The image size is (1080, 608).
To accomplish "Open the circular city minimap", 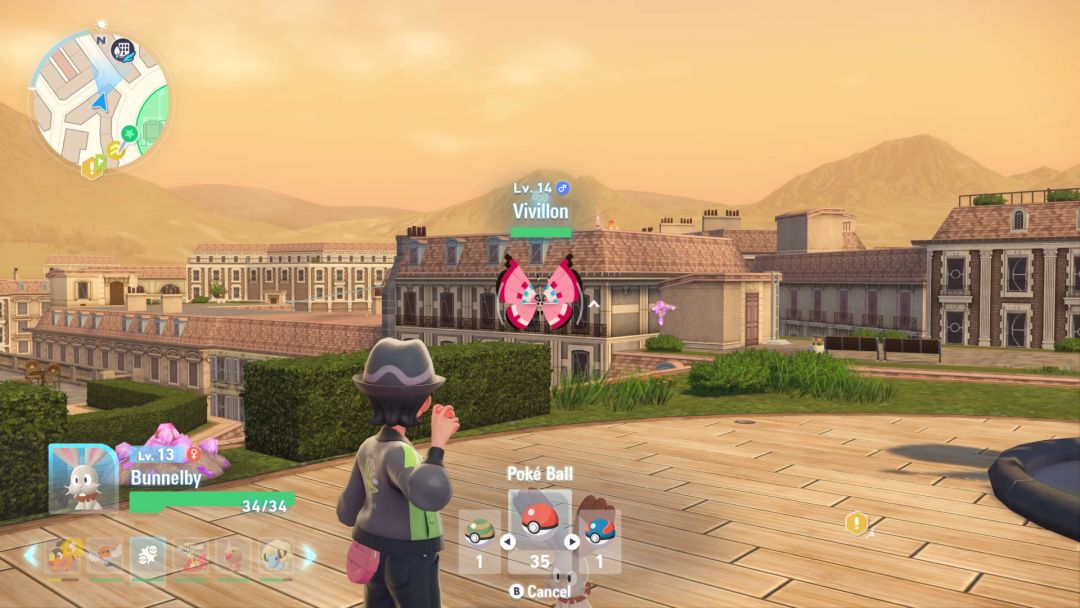I will coord(98,100).
